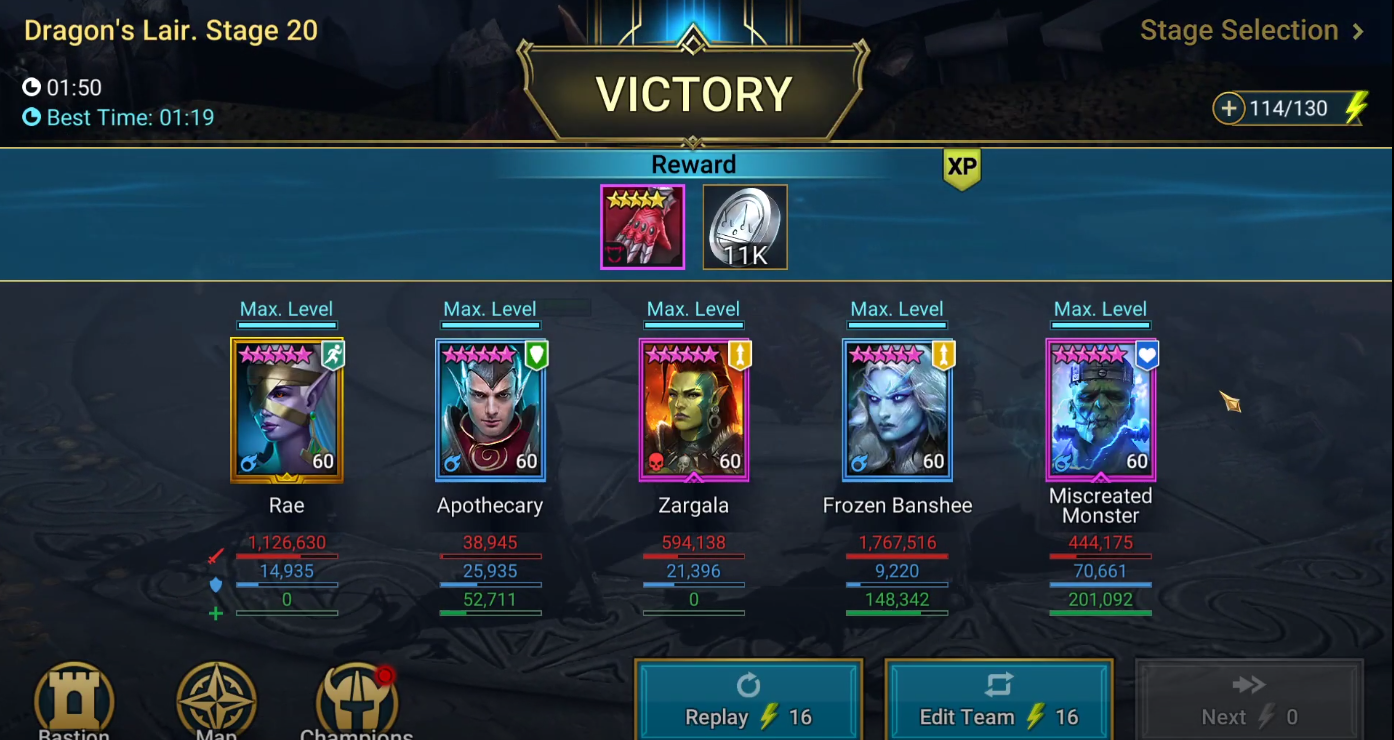Screen dimensions: 1394x740
Task: Open the Bastion
Action: click(x=74, y=702)
